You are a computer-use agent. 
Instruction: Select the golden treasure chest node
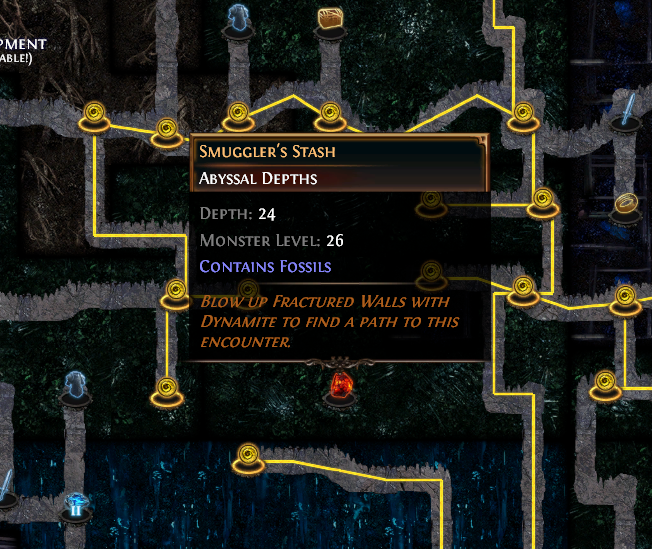331,21
